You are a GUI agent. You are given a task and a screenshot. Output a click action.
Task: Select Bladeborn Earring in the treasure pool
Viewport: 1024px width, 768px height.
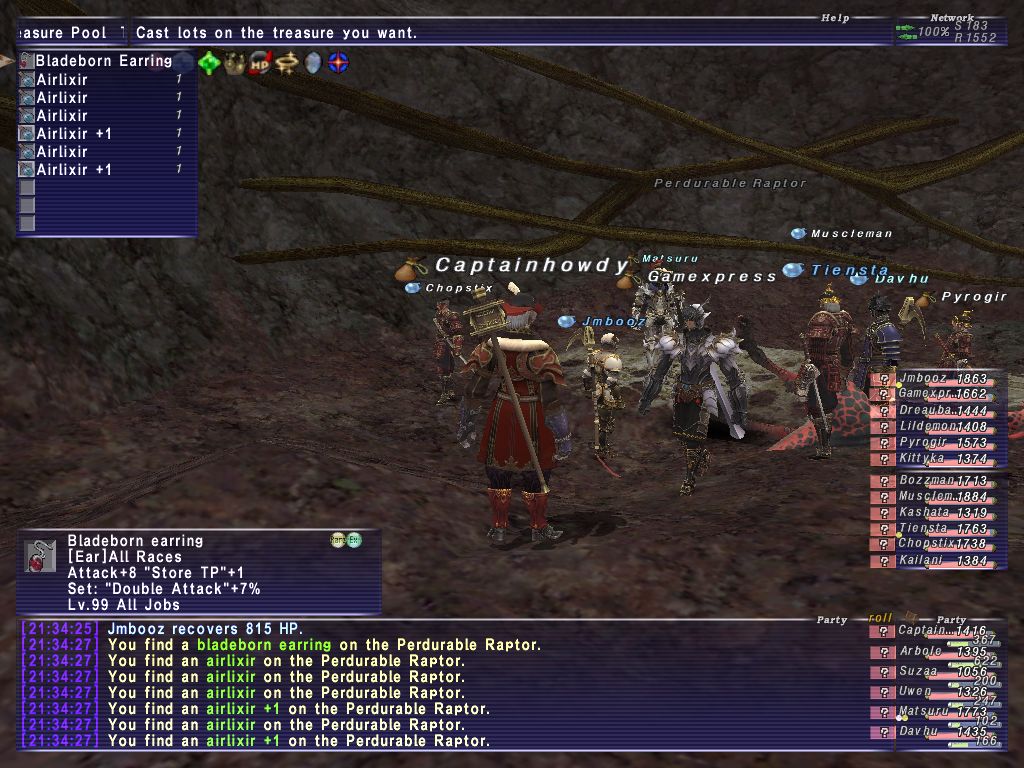pyautogui.click(x=103, y=61)
